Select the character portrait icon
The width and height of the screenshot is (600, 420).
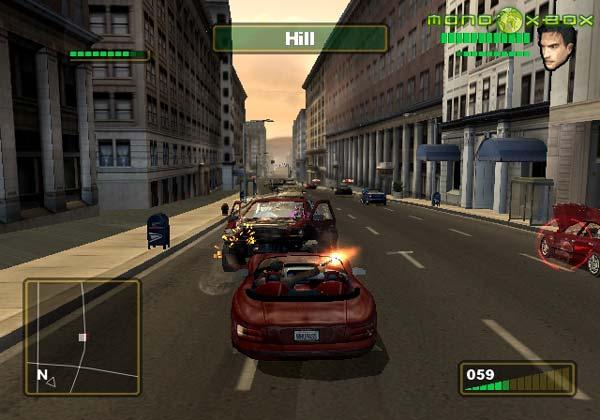[x=557, y=47]
